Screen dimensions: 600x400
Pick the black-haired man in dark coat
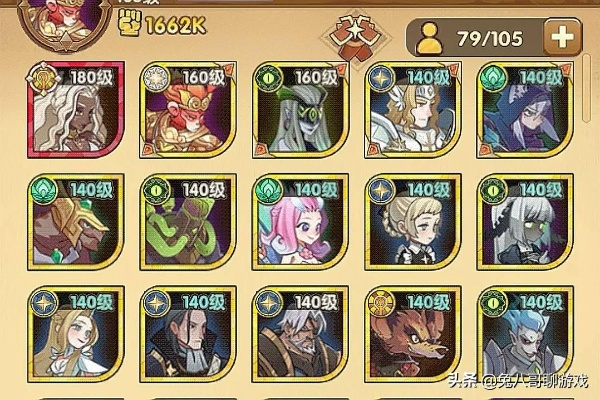coord(185,336)
